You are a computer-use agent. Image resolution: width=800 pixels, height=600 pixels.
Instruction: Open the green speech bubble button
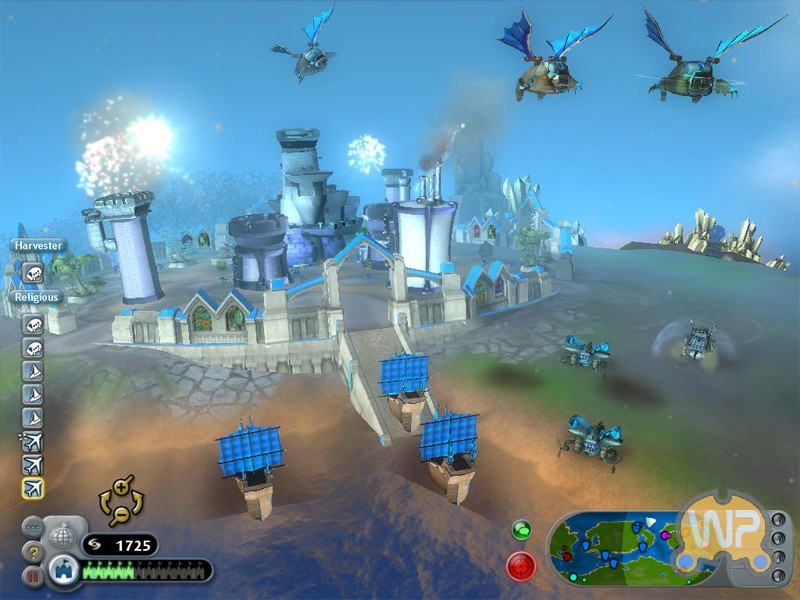point(520,530)
